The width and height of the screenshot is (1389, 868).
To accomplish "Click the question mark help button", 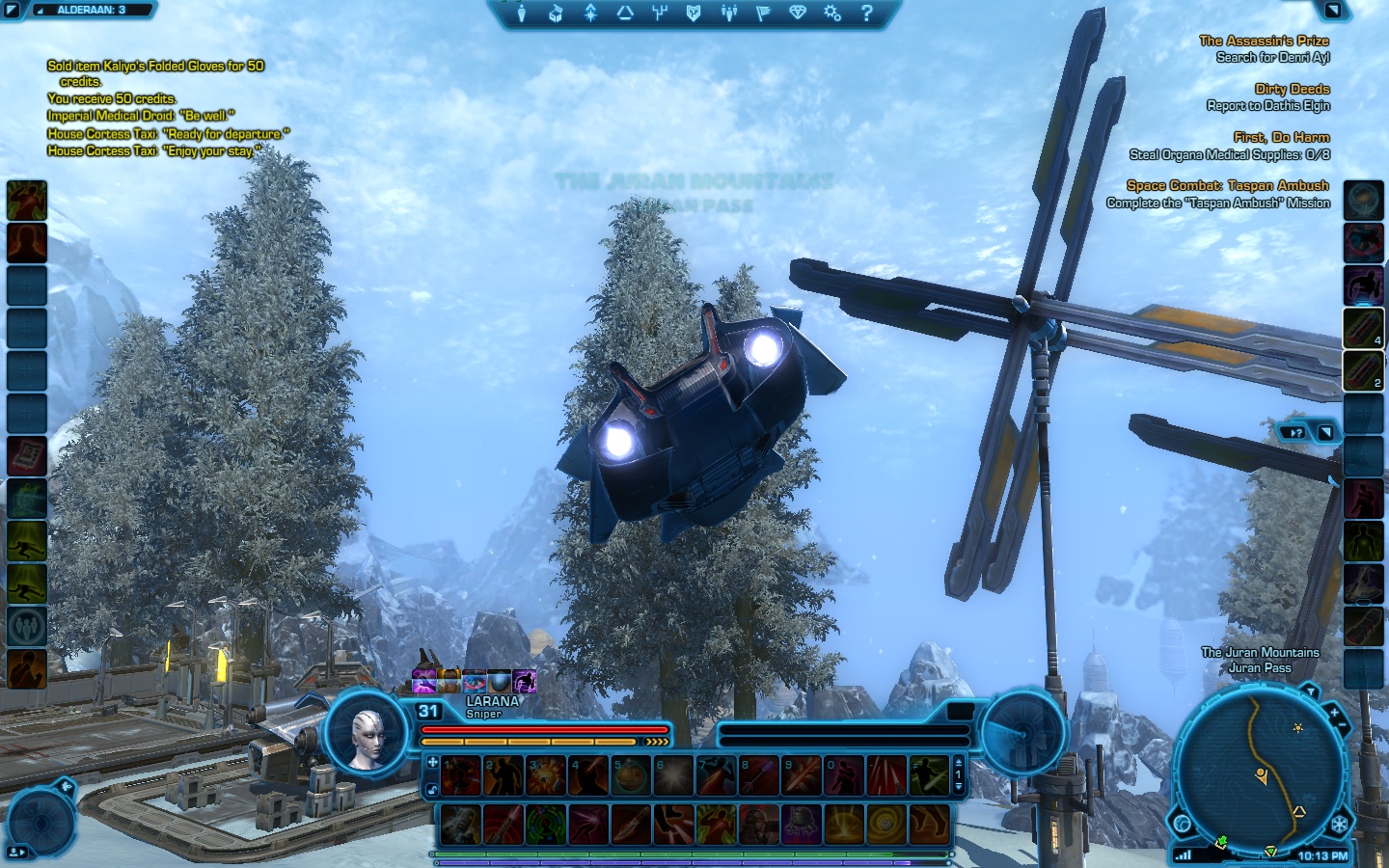I will (x=867, y=13).
